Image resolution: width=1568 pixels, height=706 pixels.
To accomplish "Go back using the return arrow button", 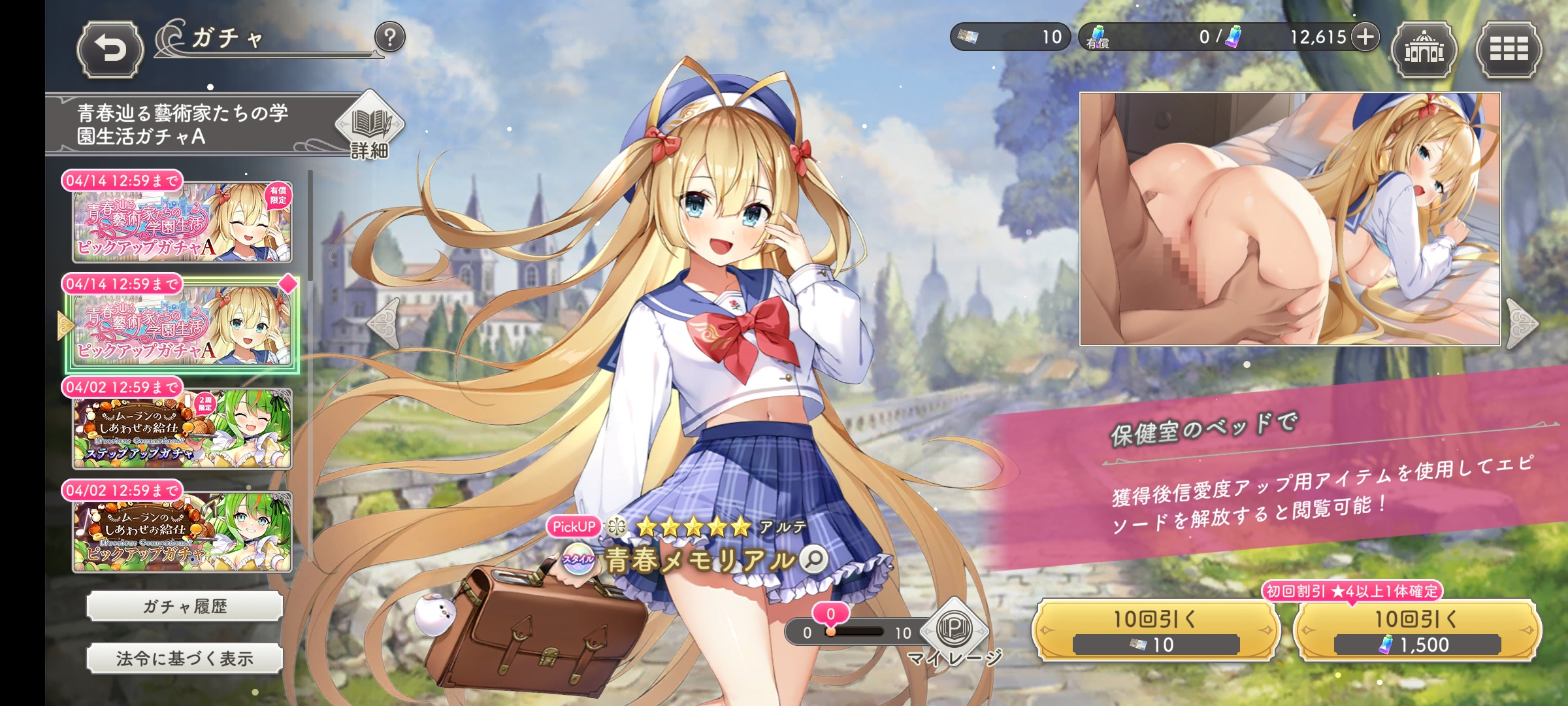I will [x=110, y=50].
